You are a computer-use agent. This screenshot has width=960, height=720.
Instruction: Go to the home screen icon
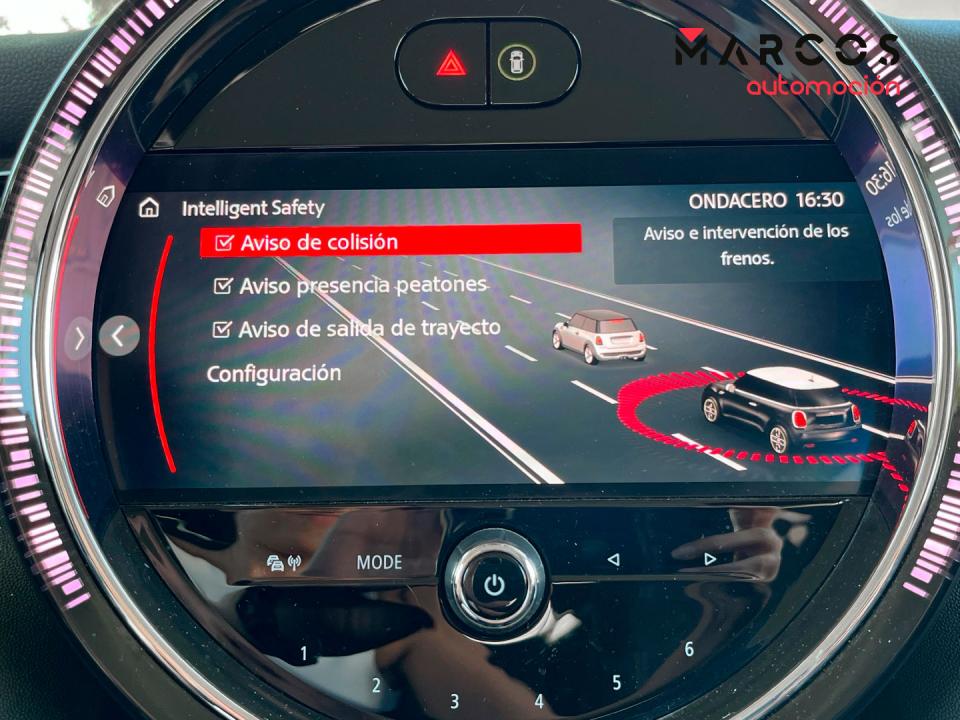[149, 208]
